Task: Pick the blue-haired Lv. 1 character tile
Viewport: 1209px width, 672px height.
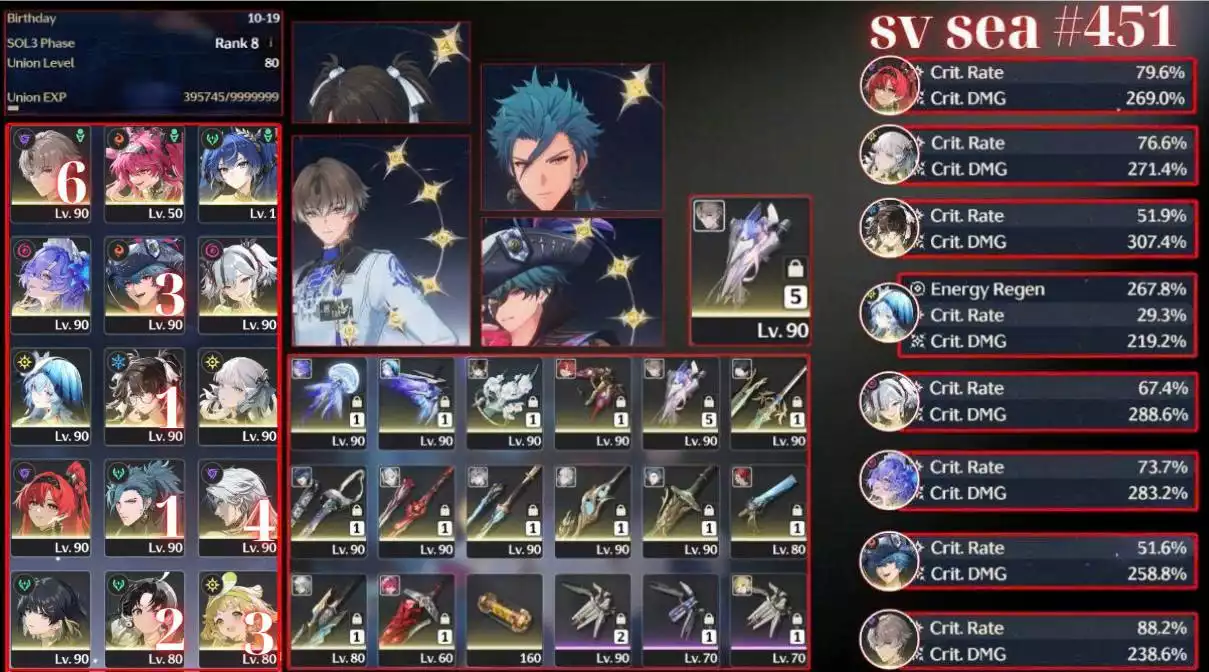Action: click(238, 174)
